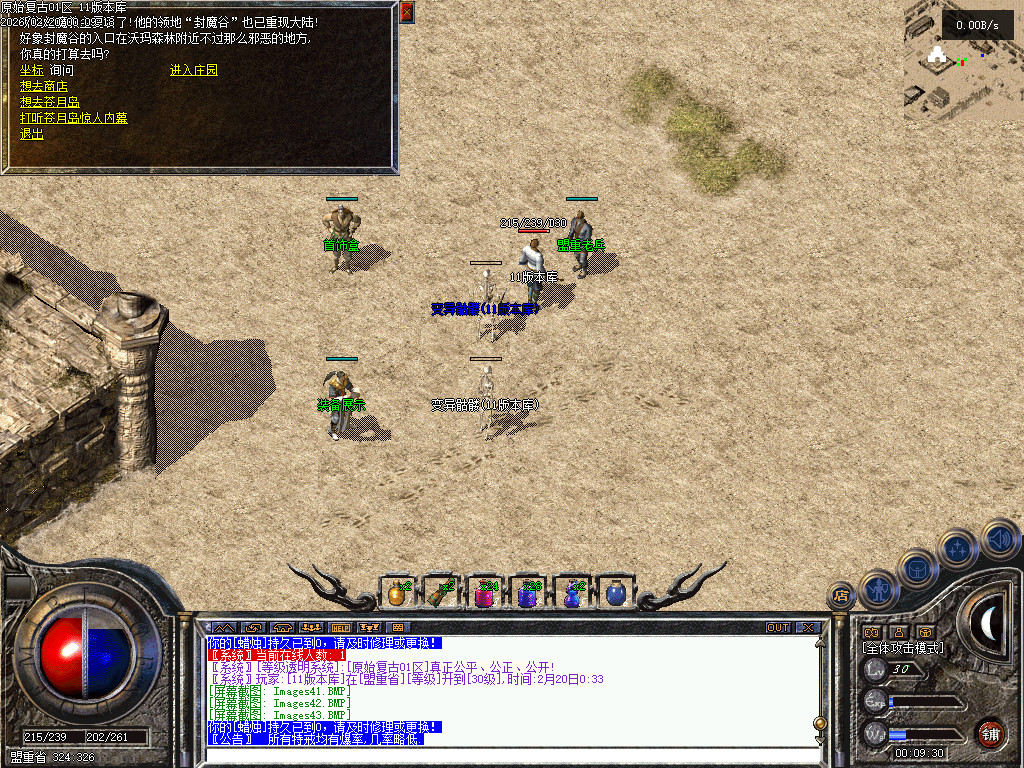
Task: Open the HELP button on the chat toolbar
Action: [x=340, y=628]
